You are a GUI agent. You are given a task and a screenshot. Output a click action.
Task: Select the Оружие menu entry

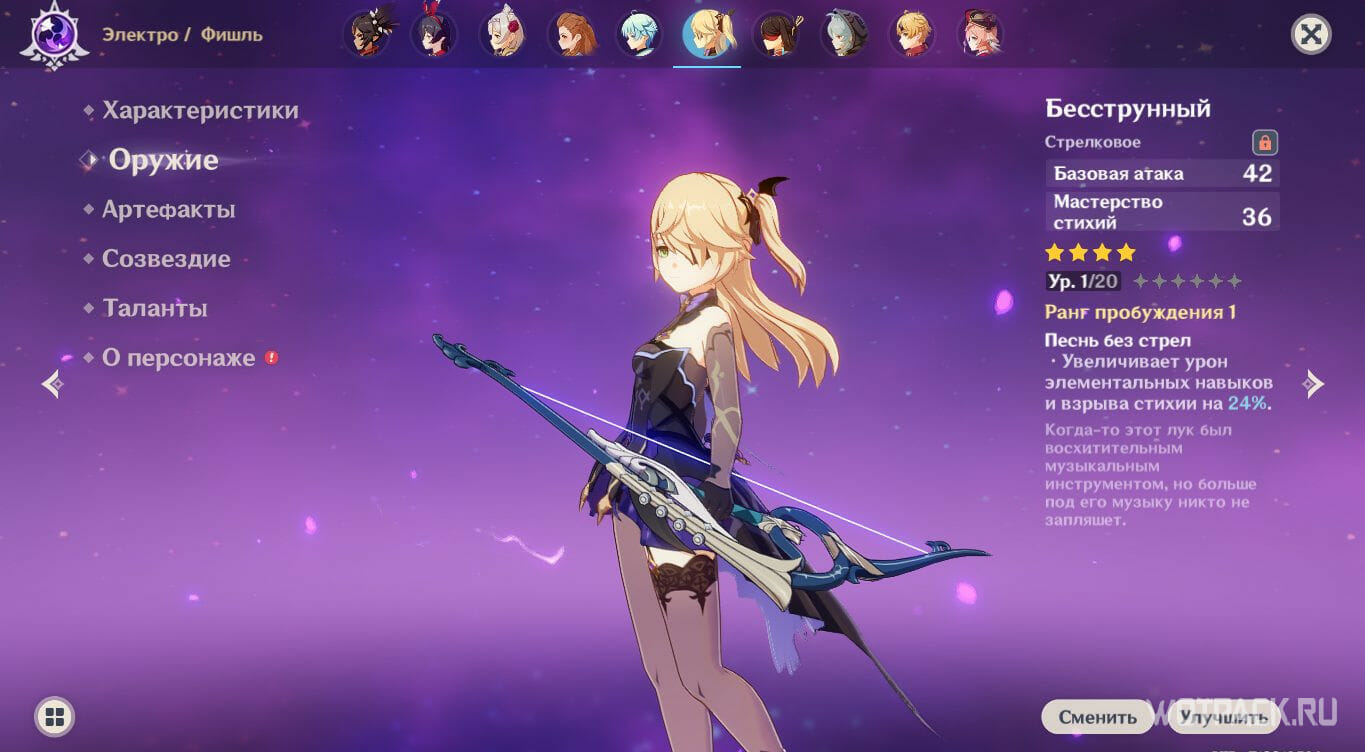tap(163, 160)
